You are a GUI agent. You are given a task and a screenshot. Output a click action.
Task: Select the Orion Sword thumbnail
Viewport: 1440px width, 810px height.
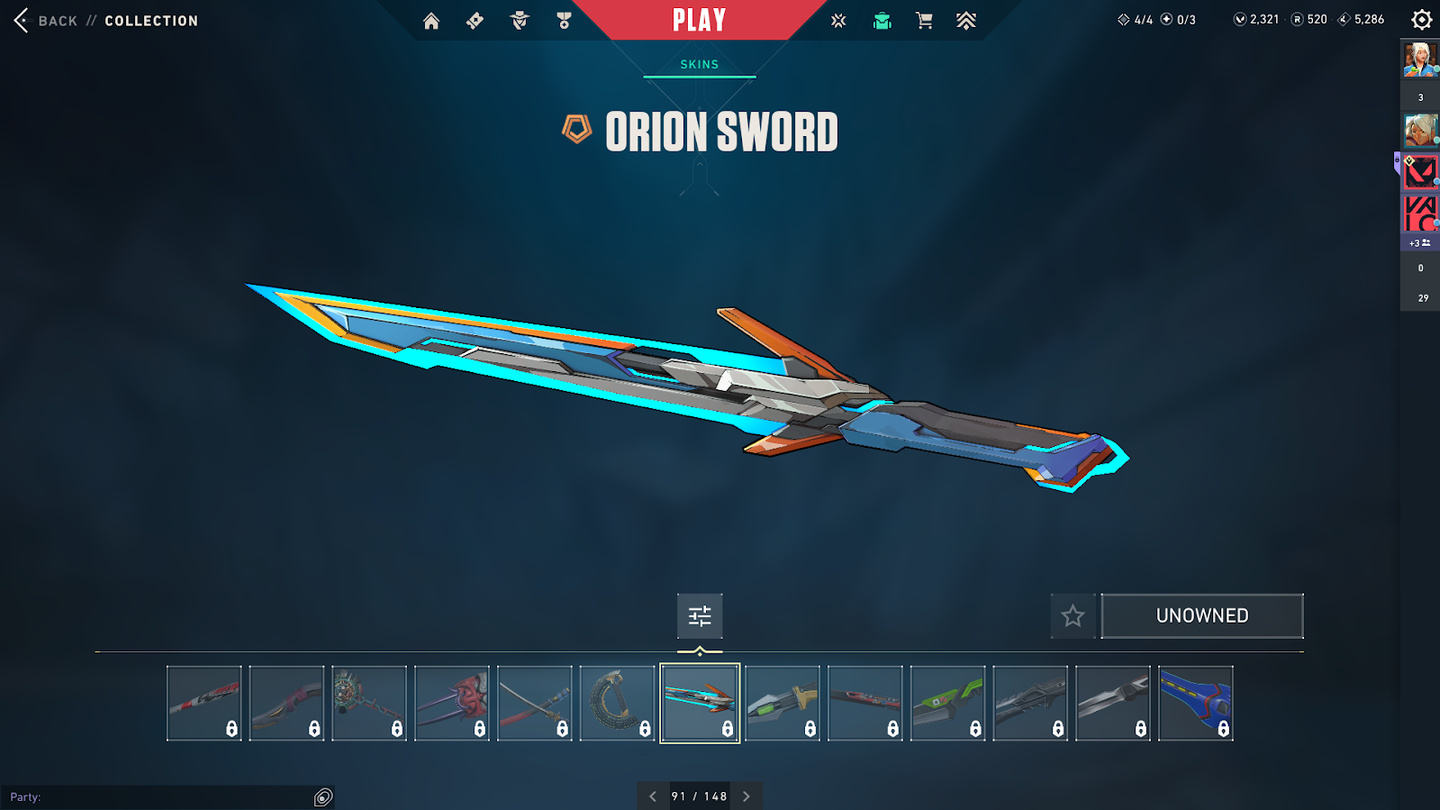(700, 703)
